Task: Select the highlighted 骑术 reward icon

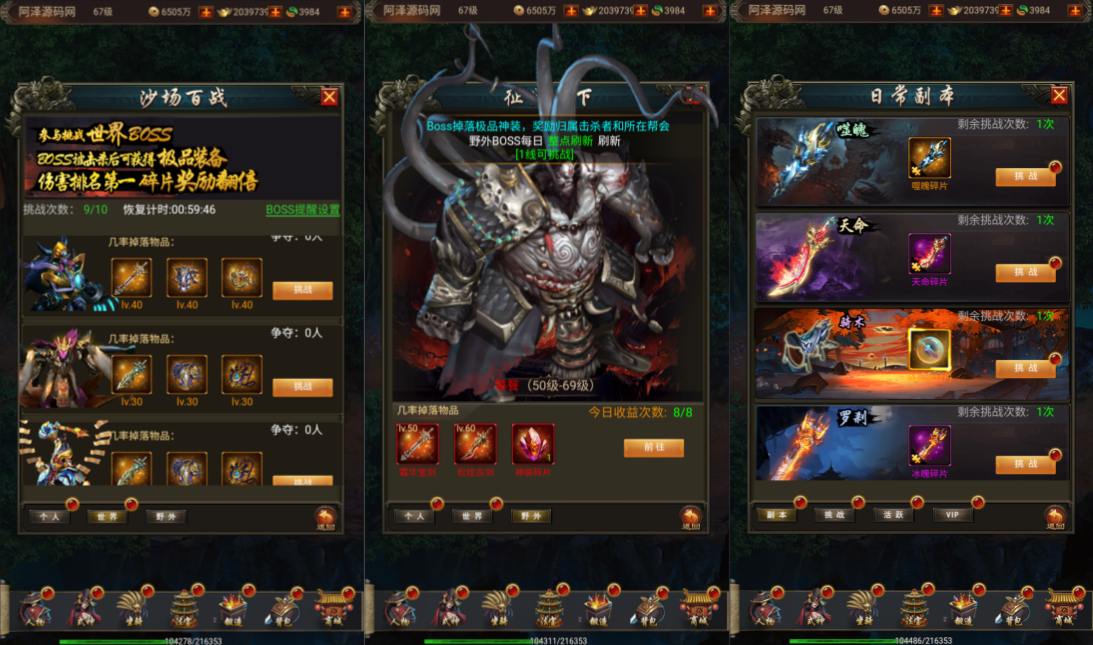Action: click(929, 350)
